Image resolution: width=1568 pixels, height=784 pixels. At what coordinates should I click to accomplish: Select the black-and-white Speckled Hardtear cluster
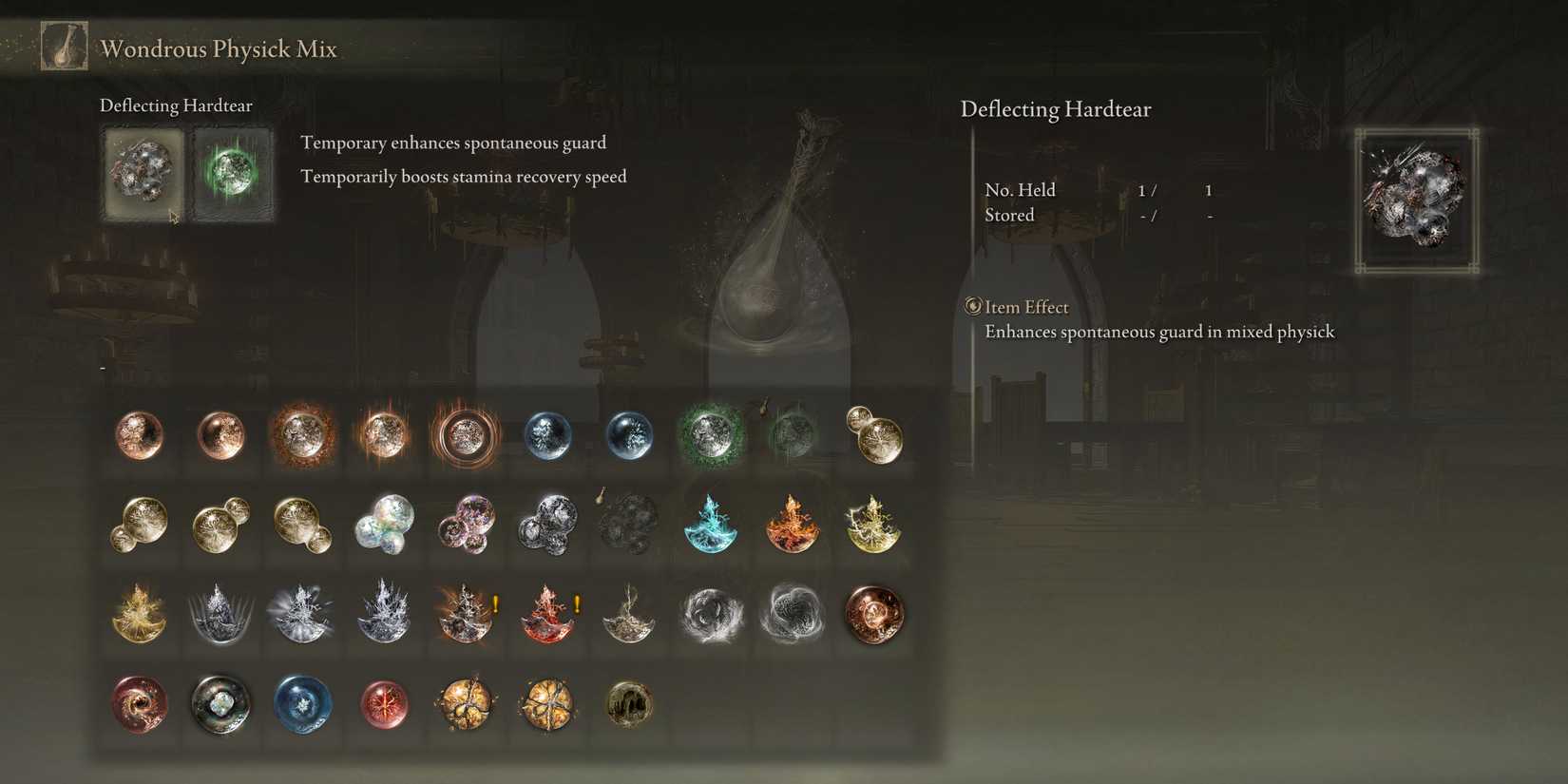pyautogui.click(x=547, y=525)
